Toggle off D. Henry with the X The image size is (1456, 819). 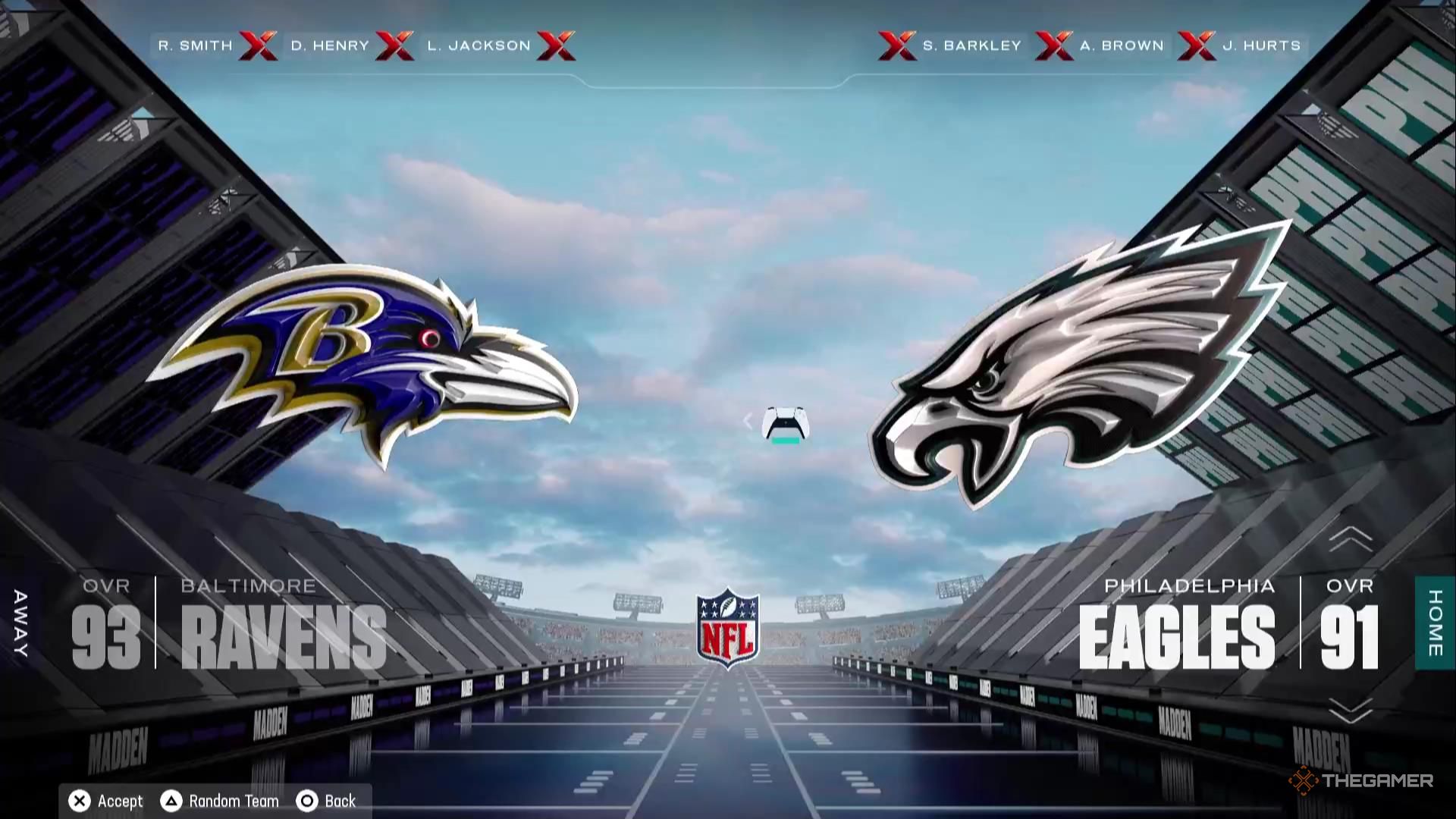tap(395, 45)
